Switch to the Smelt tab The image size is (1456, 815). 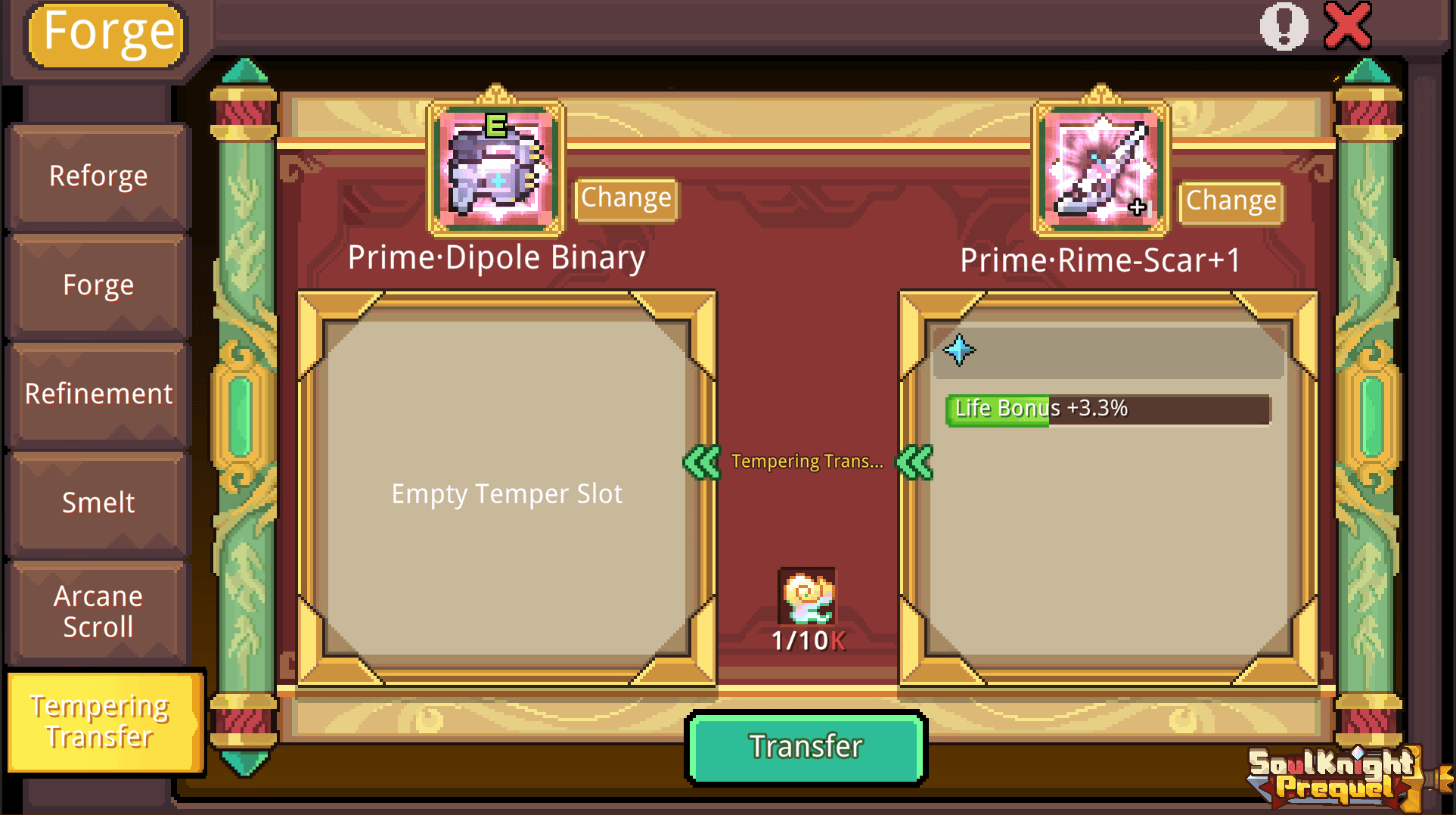click(x=98, y=502)
